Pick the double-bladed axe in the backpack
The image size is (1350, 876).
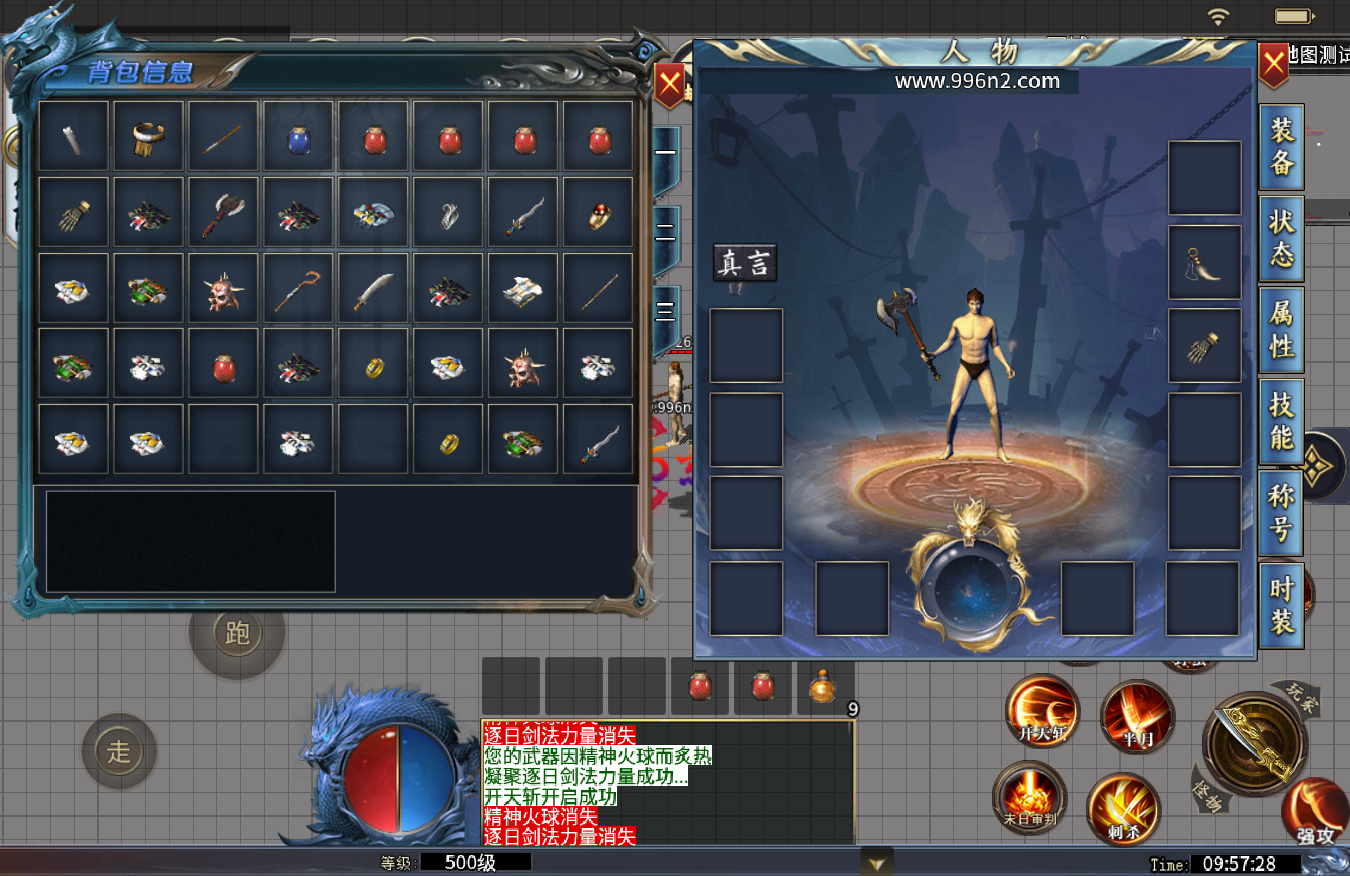tap(223, 212)
